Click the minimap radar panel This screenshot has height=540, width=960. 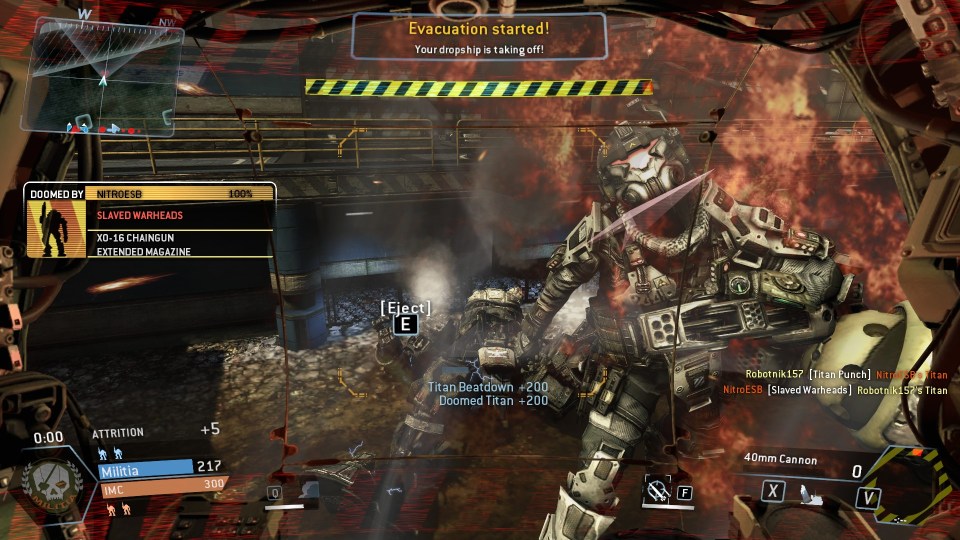point(103,75)
